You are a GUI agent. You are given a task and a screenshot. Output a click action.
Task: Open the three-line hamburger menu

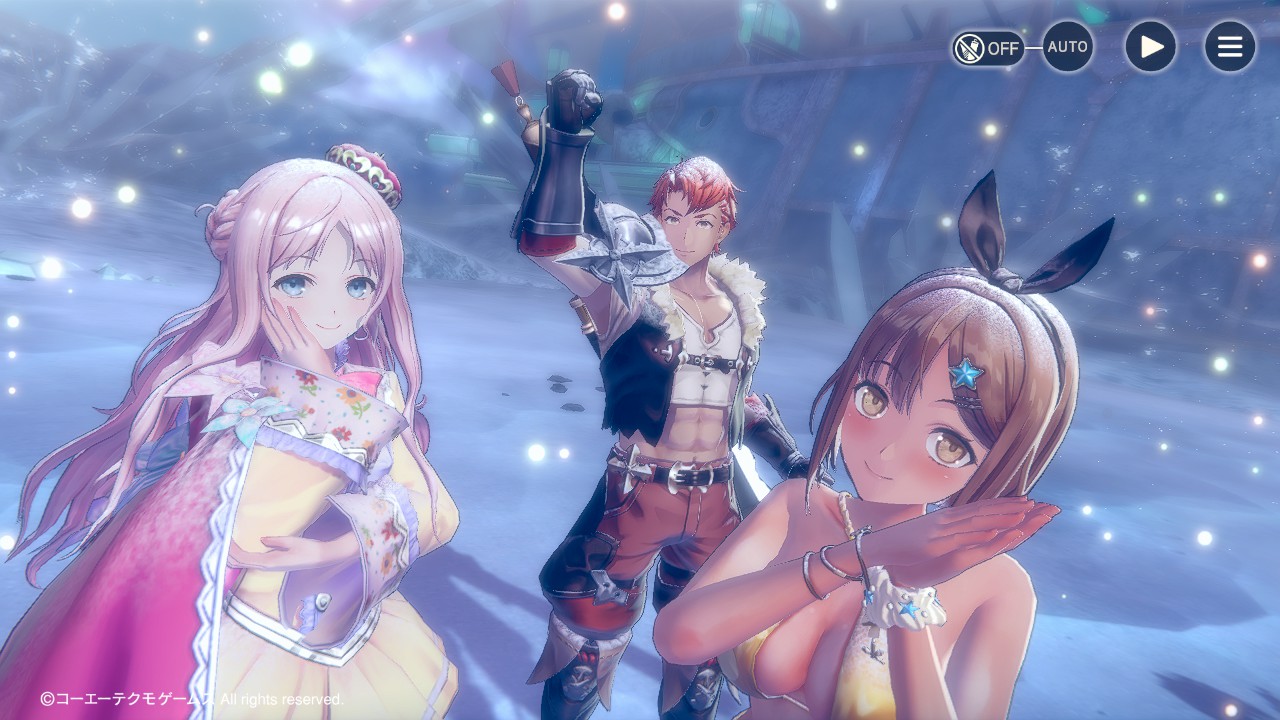(x=1229, y=47)
